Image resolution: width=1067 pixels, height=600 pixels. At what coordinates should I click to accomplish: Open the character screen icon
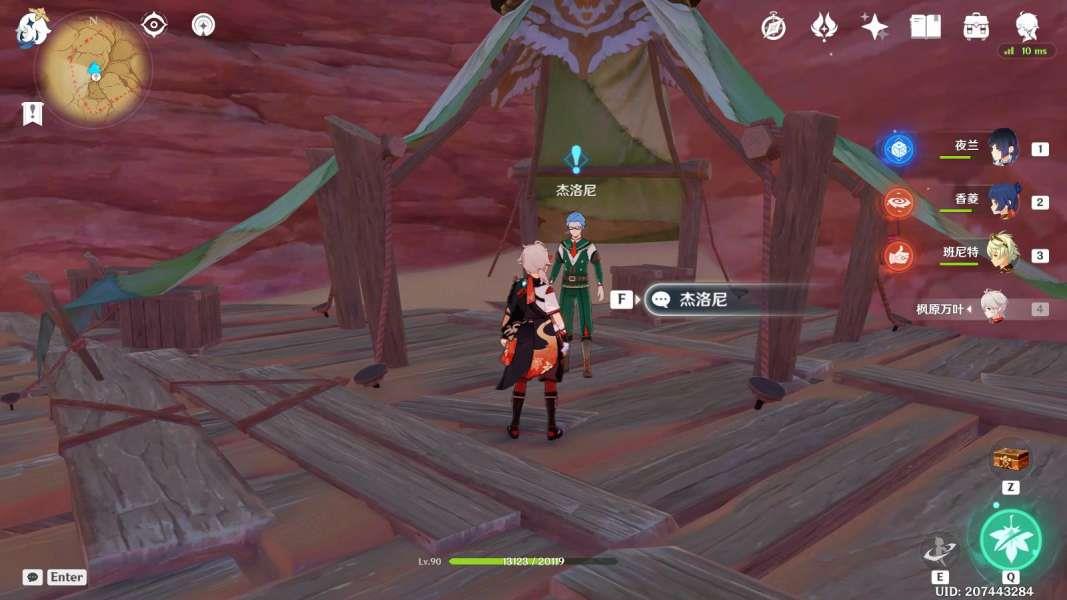point(1027,25)
